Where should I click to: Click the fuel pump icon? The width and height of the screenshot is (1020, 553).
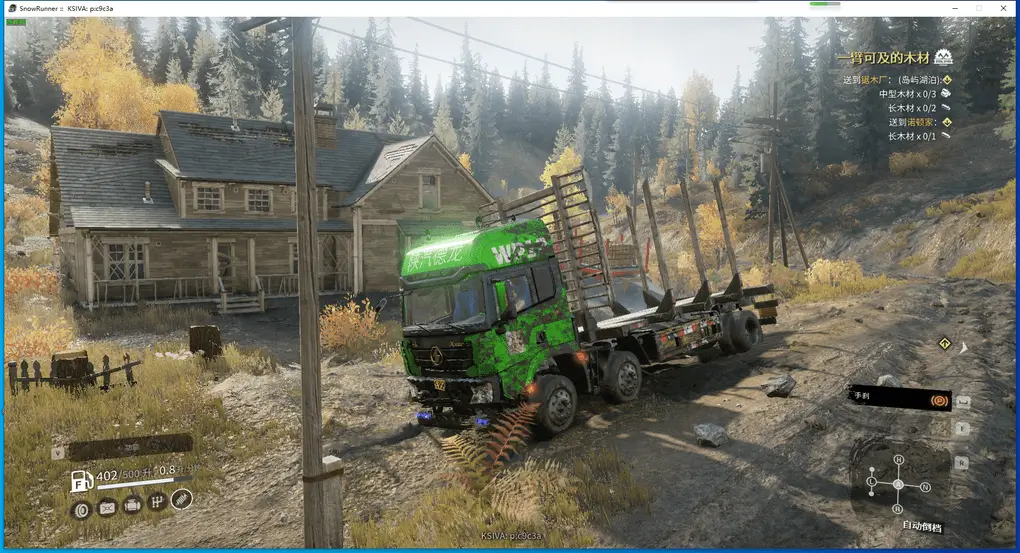[x=82, y=480]
